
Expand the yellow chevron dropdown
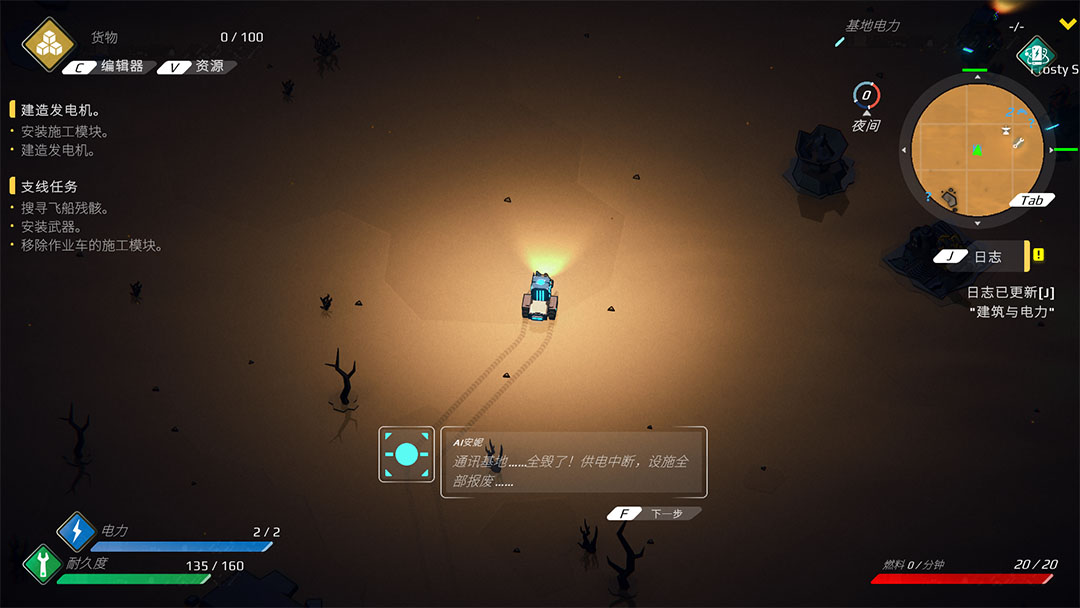click(1067, 24)
